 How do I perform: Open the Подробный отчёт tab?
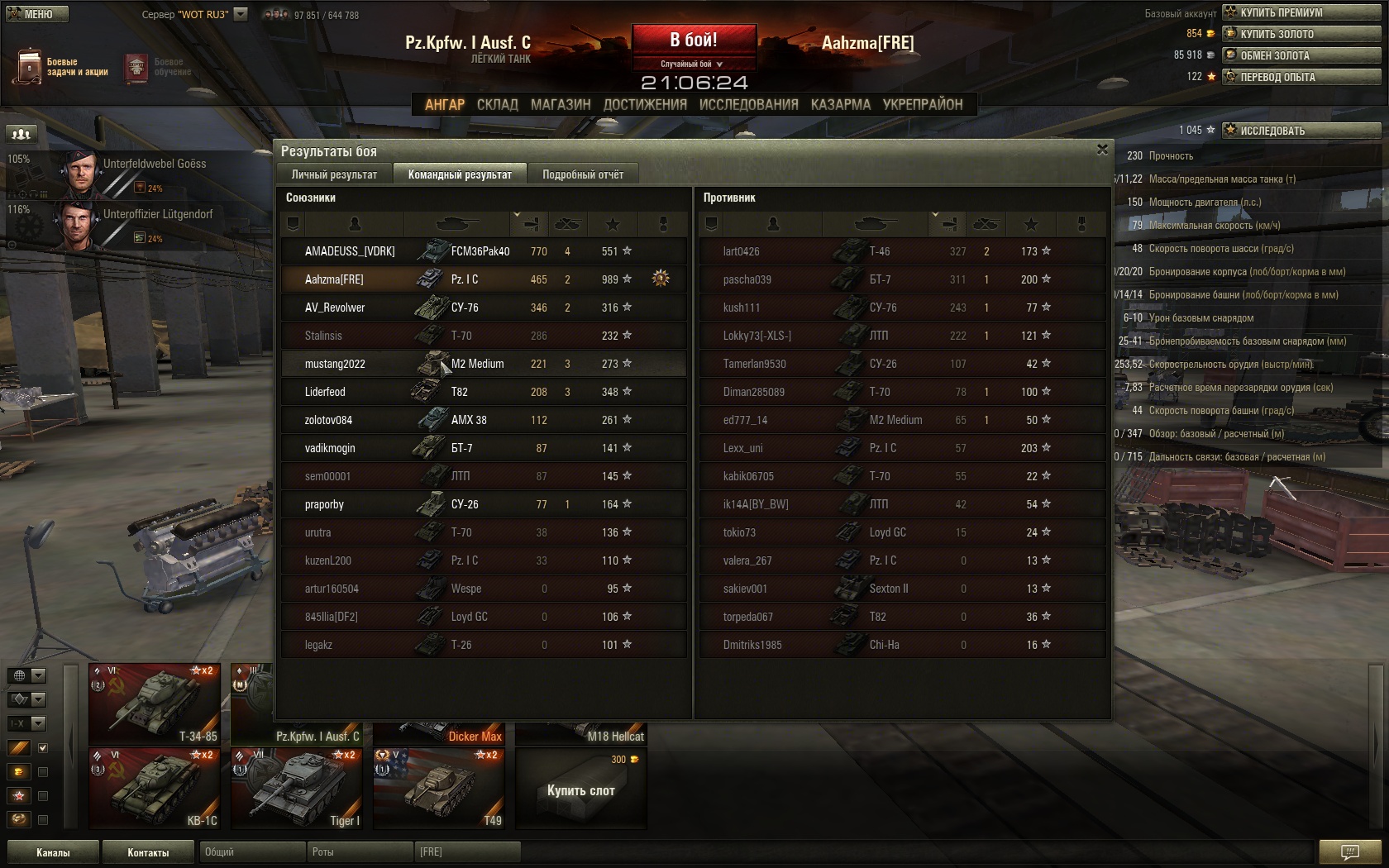(583, 174)
